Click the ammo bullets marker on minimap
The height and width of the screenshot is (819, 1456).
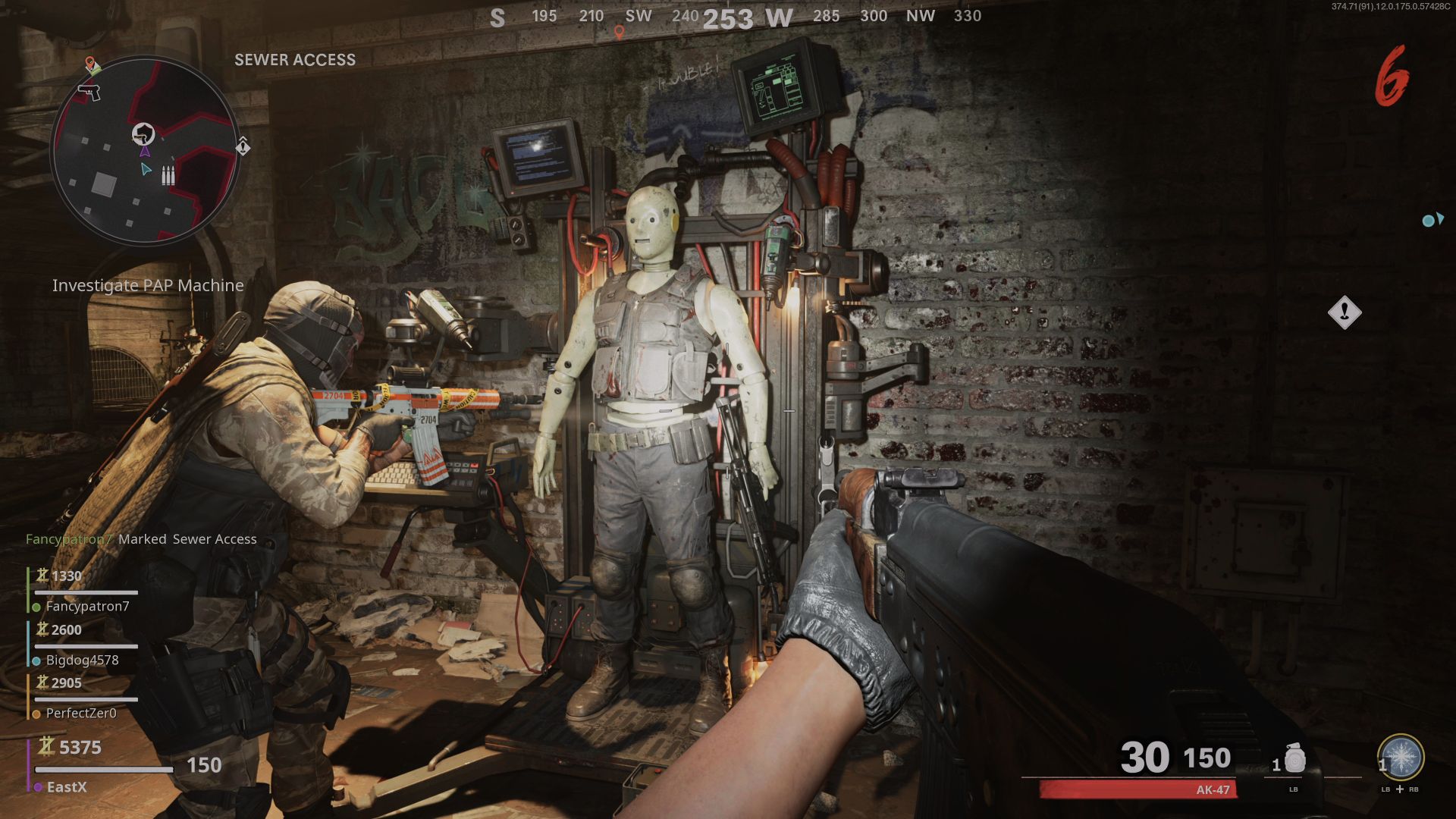pyautogui.click(x=168, y=176)
